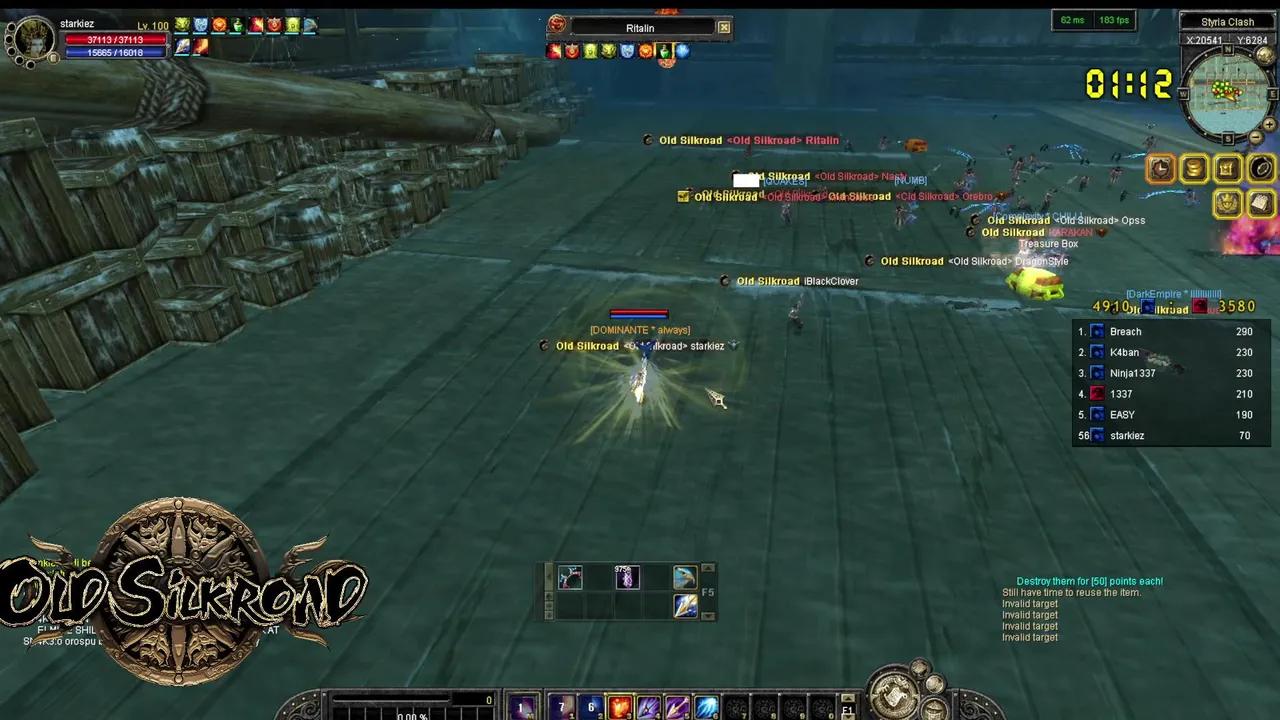Trigger the blue ice skill in hotbar slot 6

click(705, 707)
